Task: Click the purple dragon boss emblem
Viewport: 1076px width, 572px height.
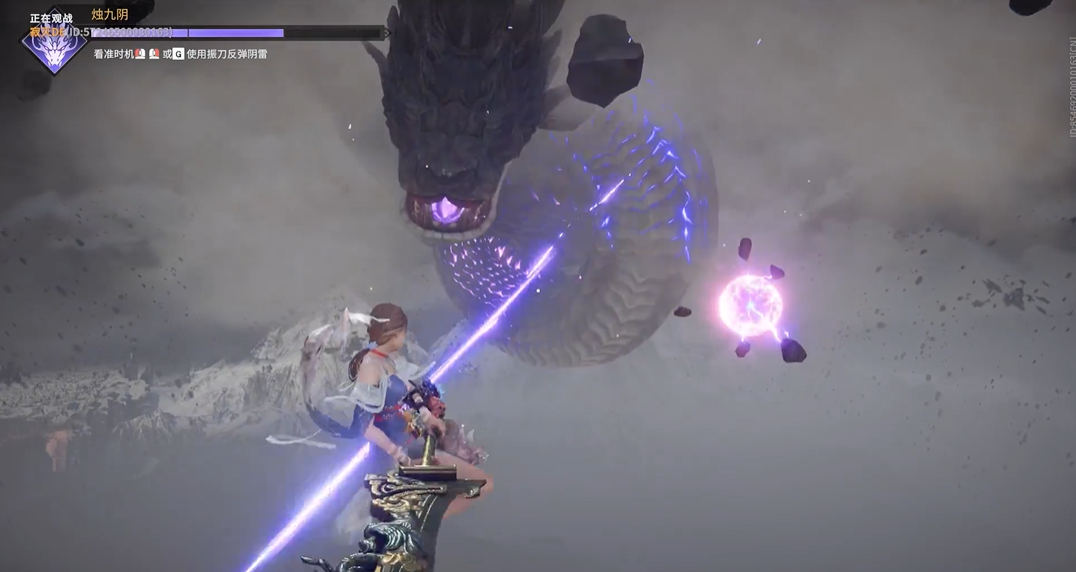Action: coord(54,49)
